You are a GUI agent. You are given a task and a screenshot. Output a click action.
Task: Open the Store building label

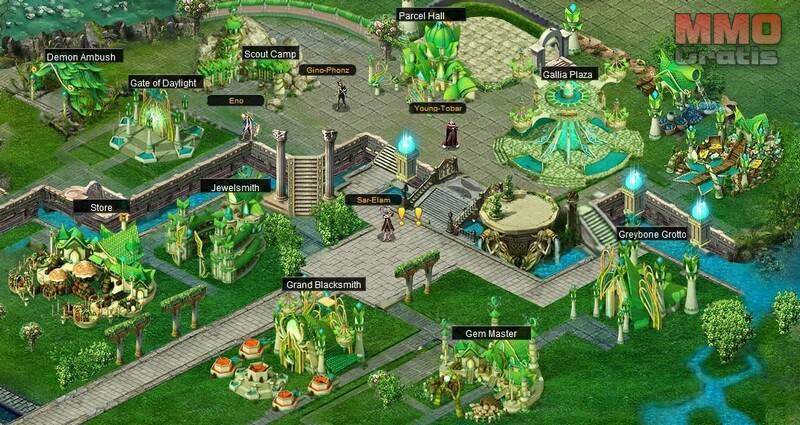(102, 207)
